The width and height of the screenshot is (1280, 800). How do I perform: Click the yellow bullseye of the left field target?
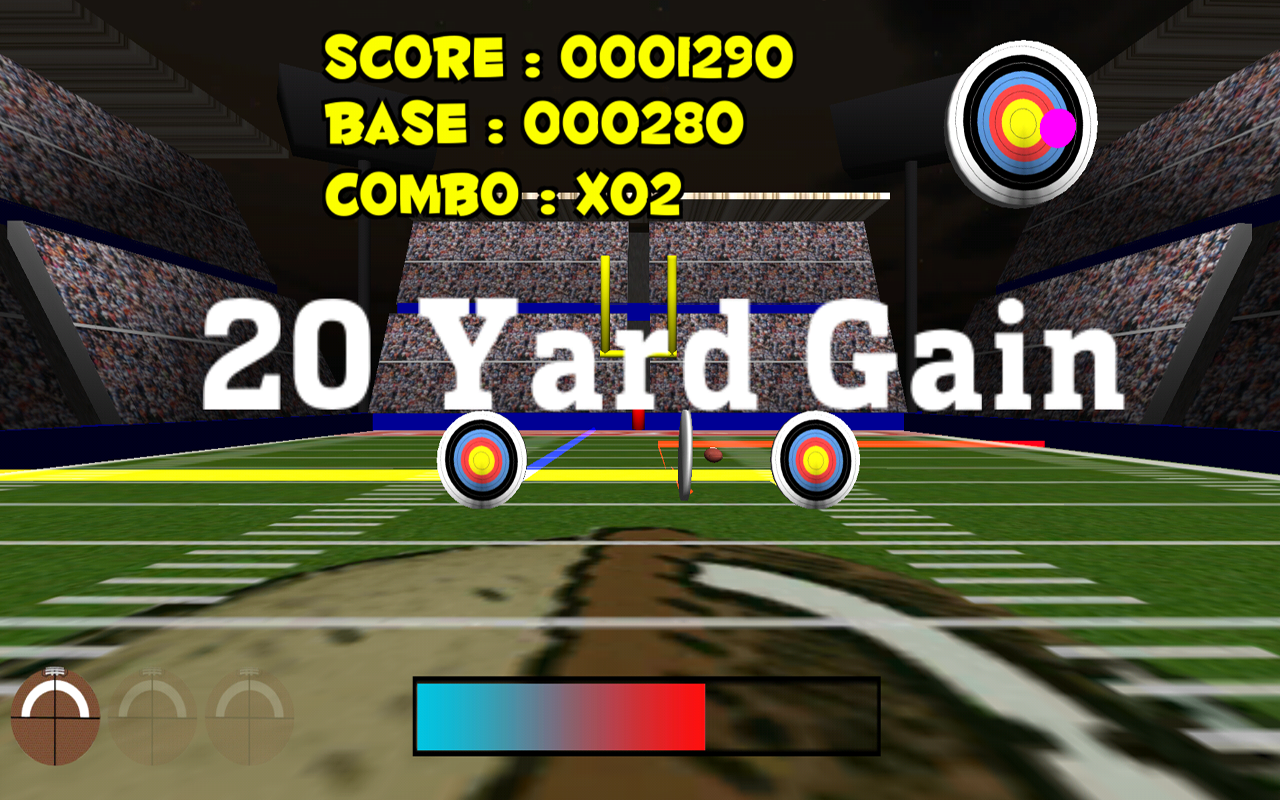(483, 460)
